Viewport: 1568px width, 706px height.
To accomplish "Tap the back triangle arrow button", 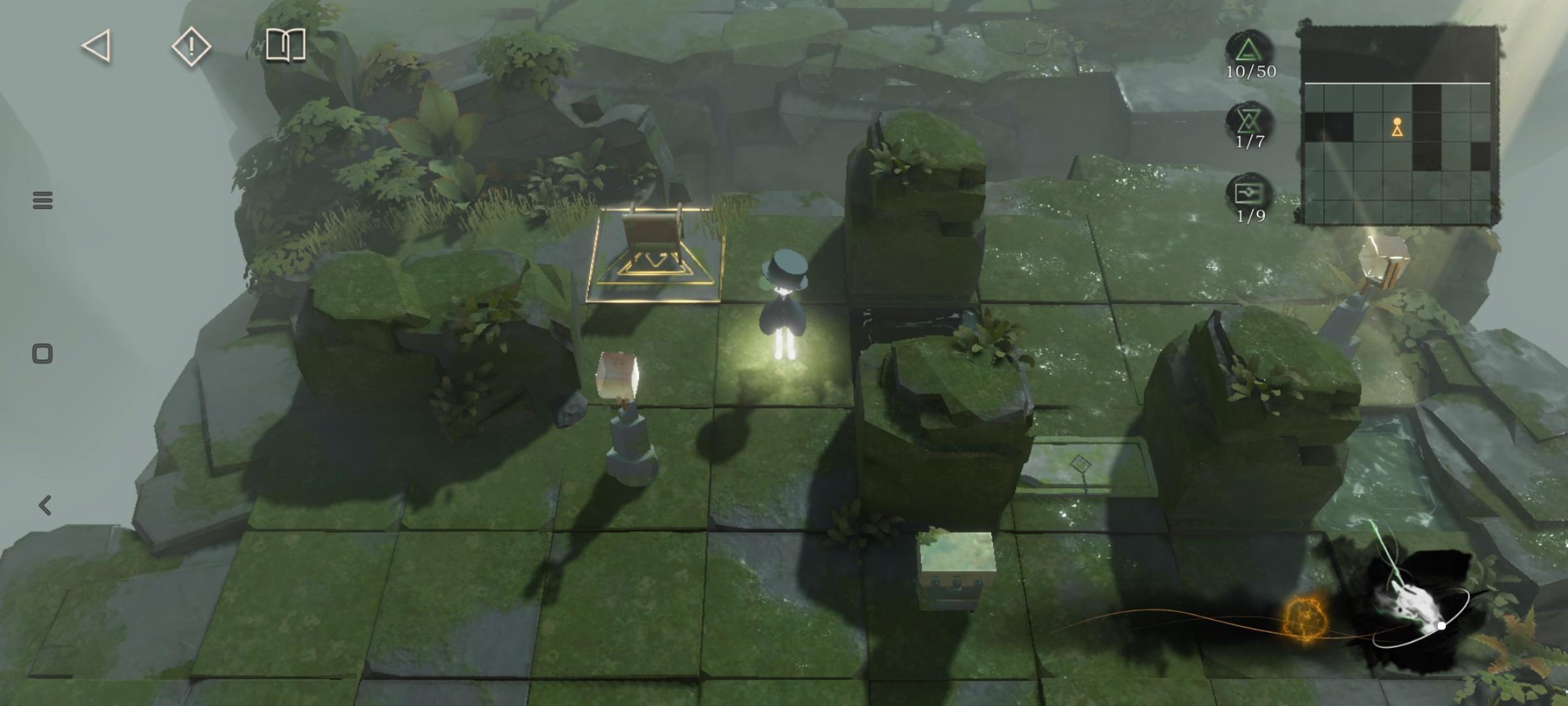I will (97, 46).
